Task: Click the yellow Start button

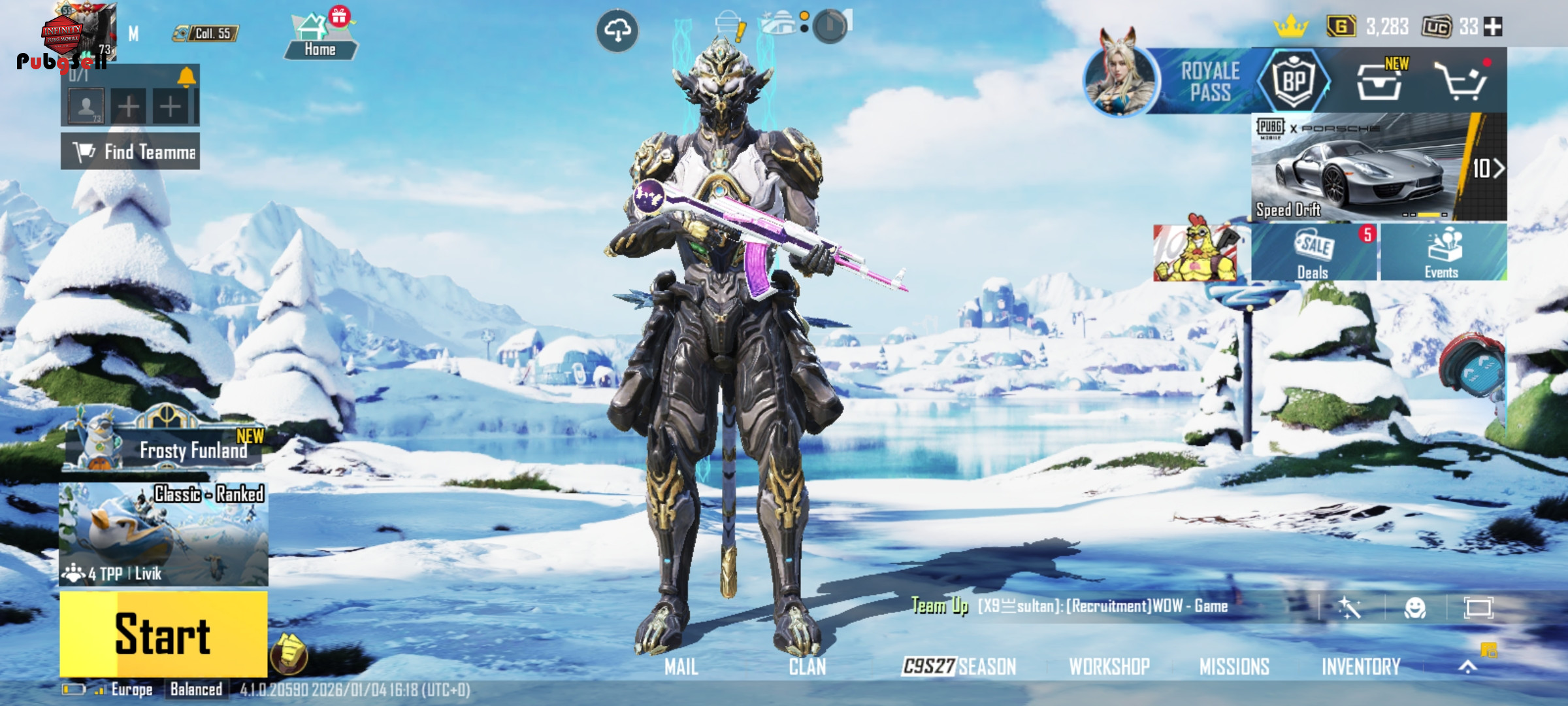Action: [x=163, y=634]
